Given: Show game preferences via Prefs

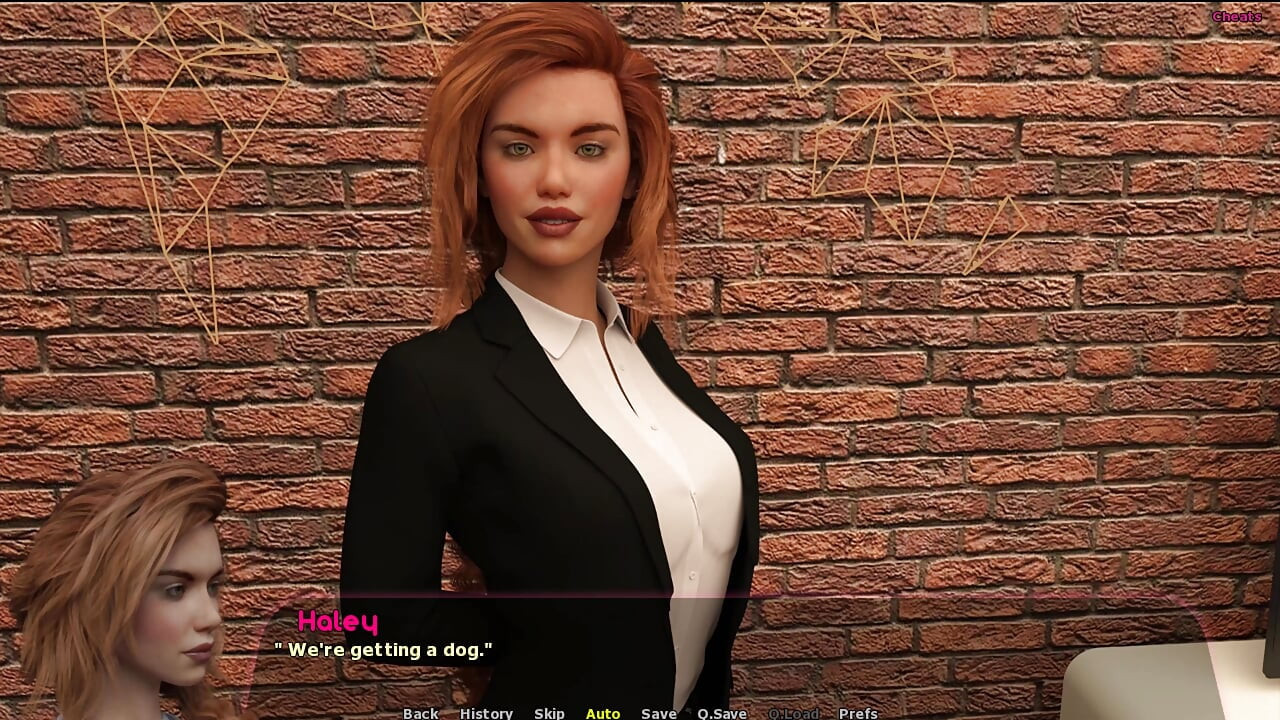Looking at the screenshot, I should (x=859, y=714).
